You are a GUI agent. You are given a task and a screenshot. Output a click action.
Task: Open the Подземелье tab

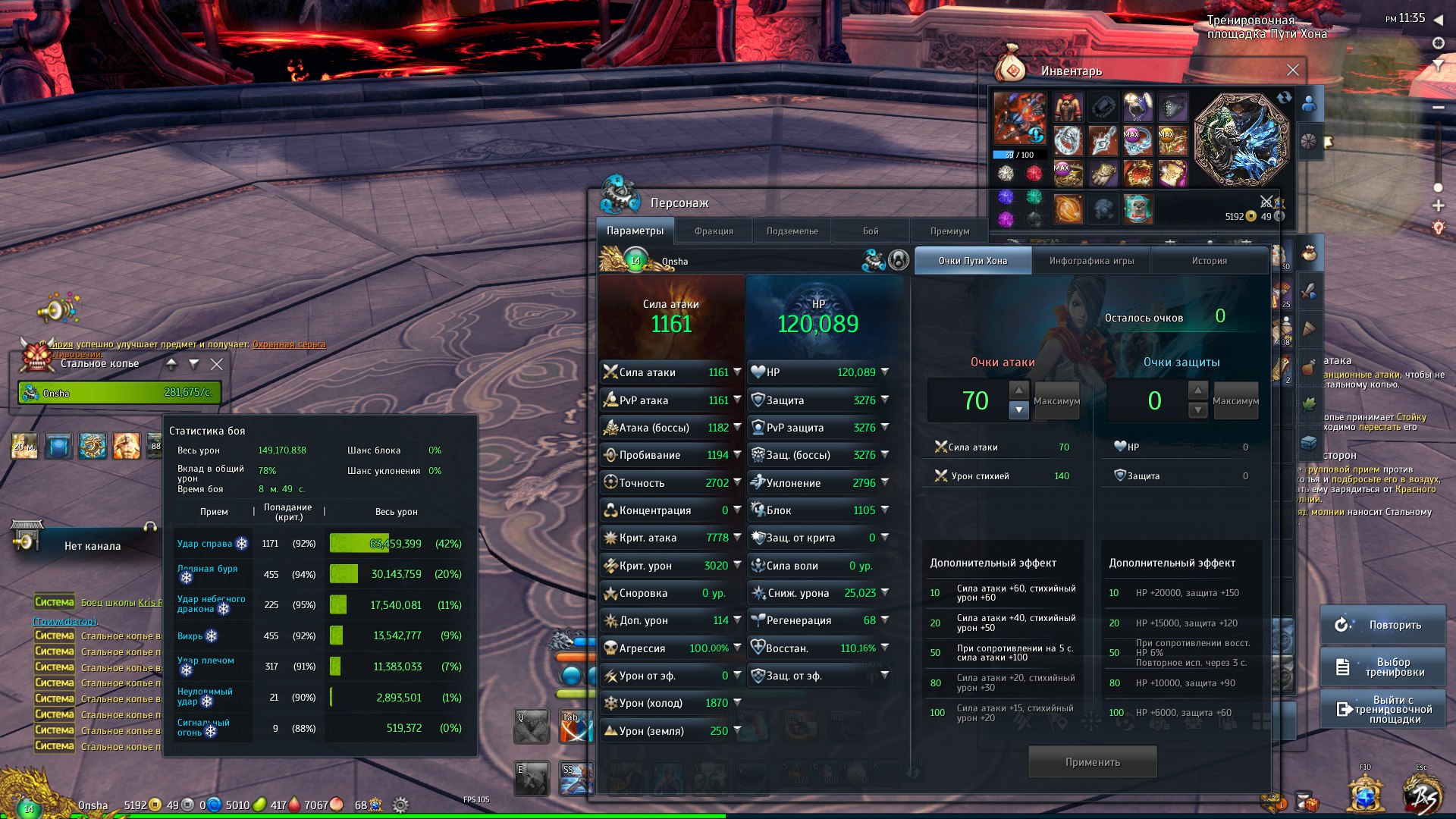click(x=792, y=231)
